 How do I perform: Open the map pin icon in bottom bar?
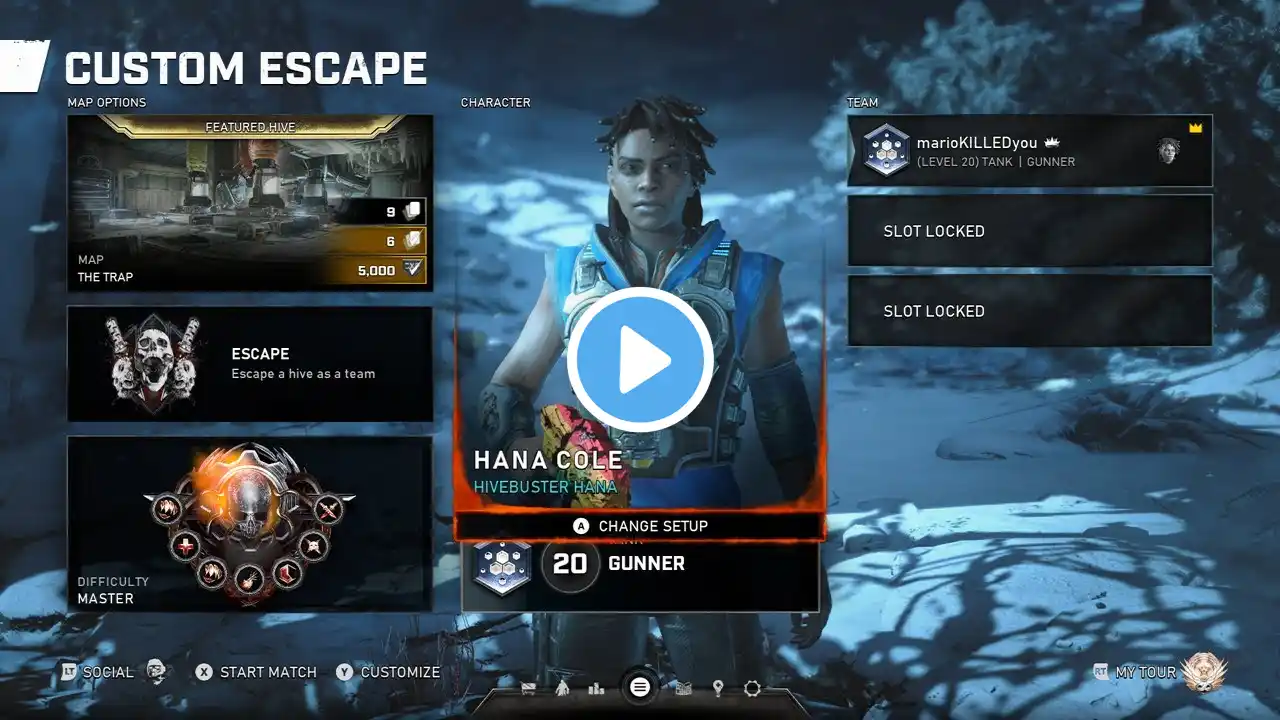pyautogui.click(x=718, y=688)
